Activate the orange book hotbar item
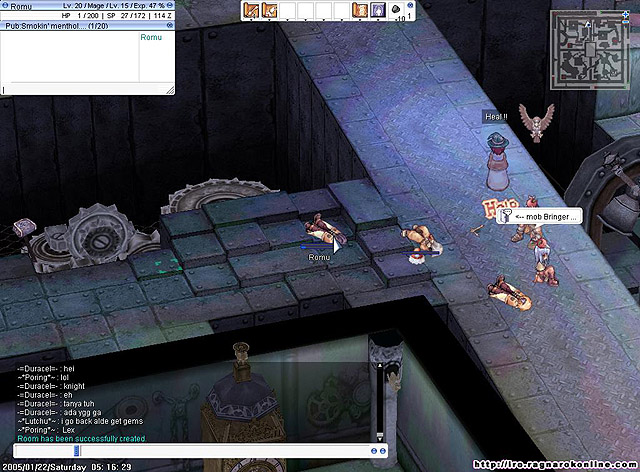 (x=361, y=10)
